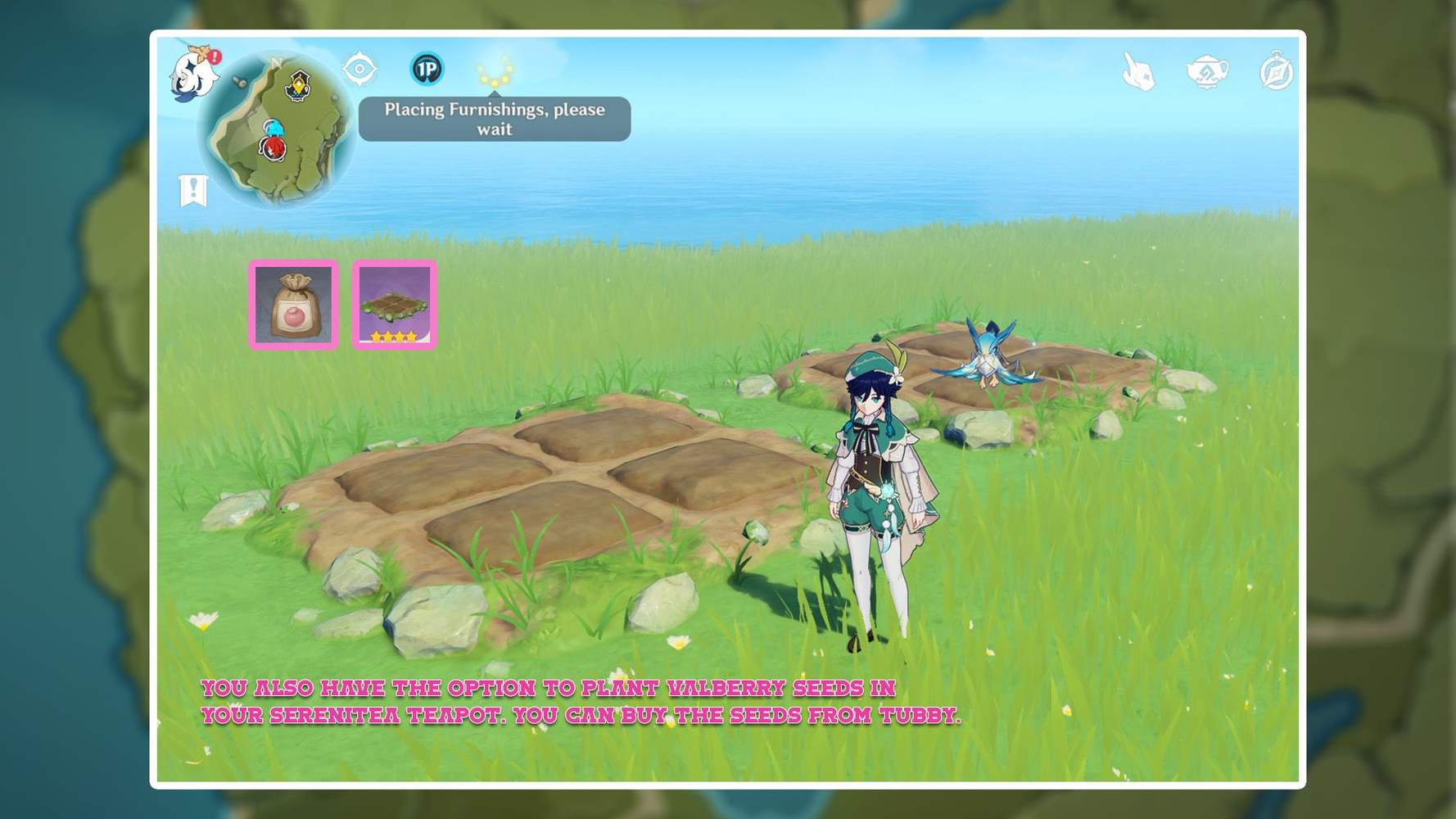
Task: Select the Valberry seed bag item
Action: 293,306
